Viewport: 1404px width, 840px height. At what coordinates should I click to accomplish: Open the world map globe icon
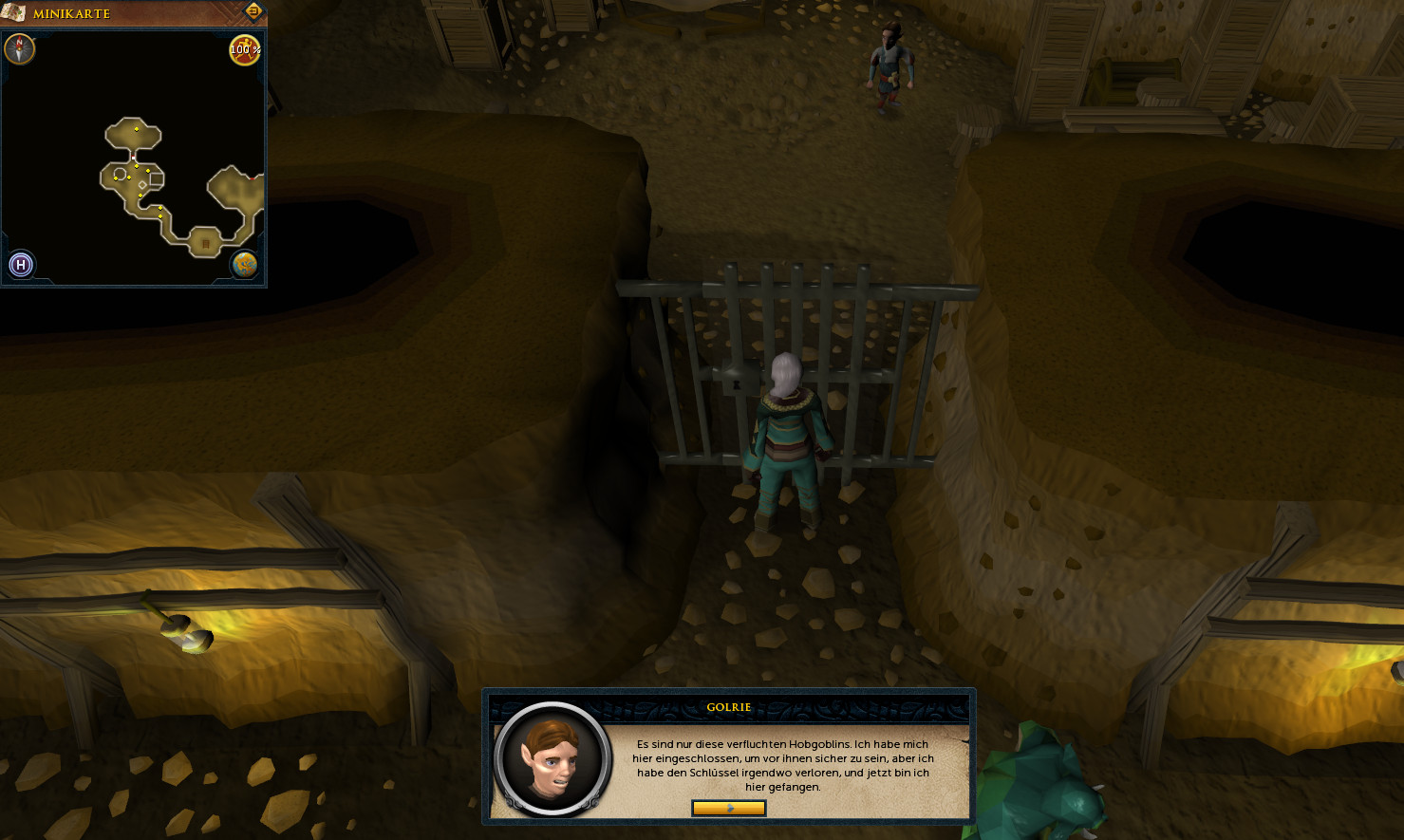tap(245, 265)
